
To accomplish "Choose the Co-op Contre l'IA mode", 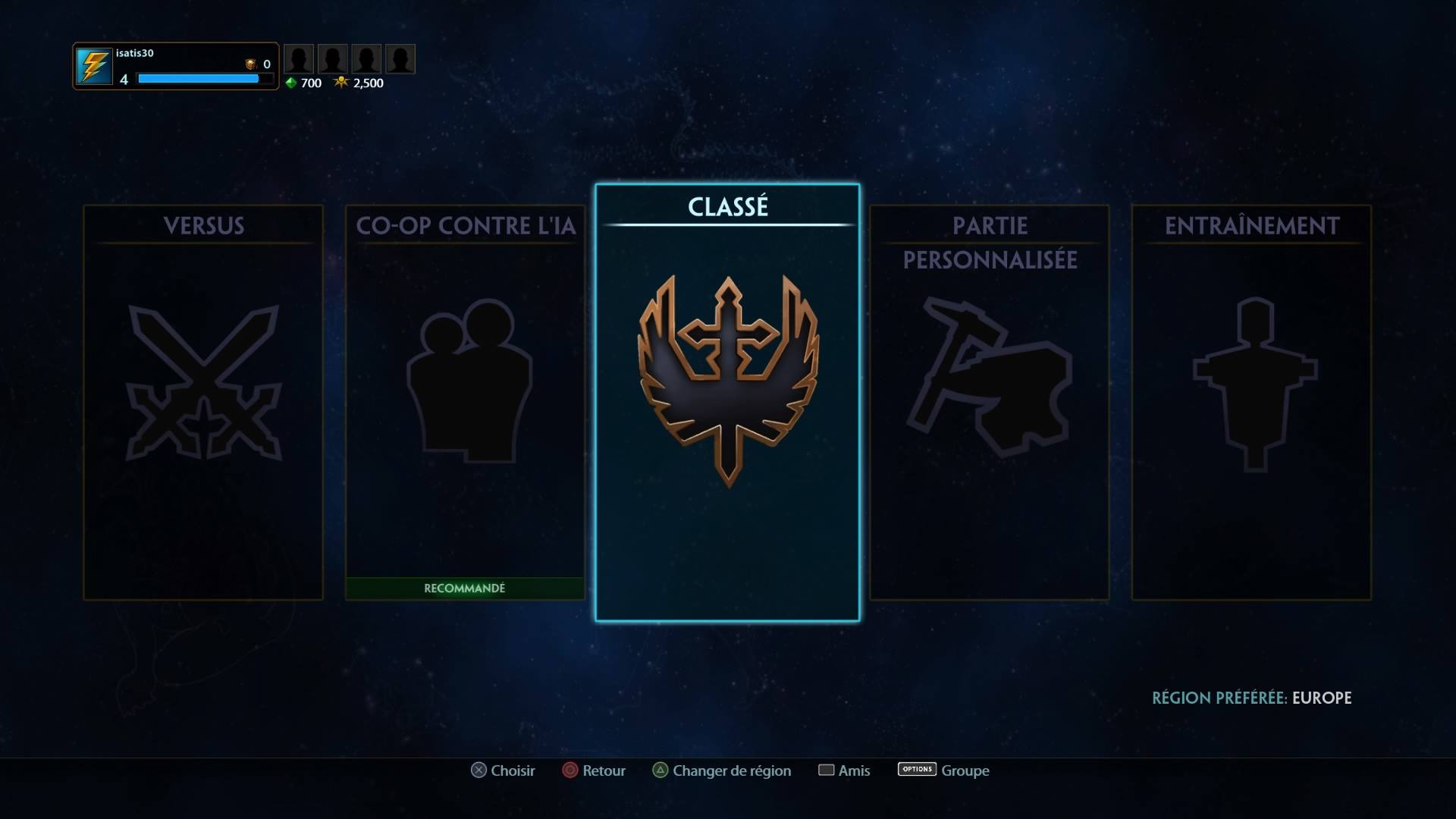I will [x=465, y=402].
